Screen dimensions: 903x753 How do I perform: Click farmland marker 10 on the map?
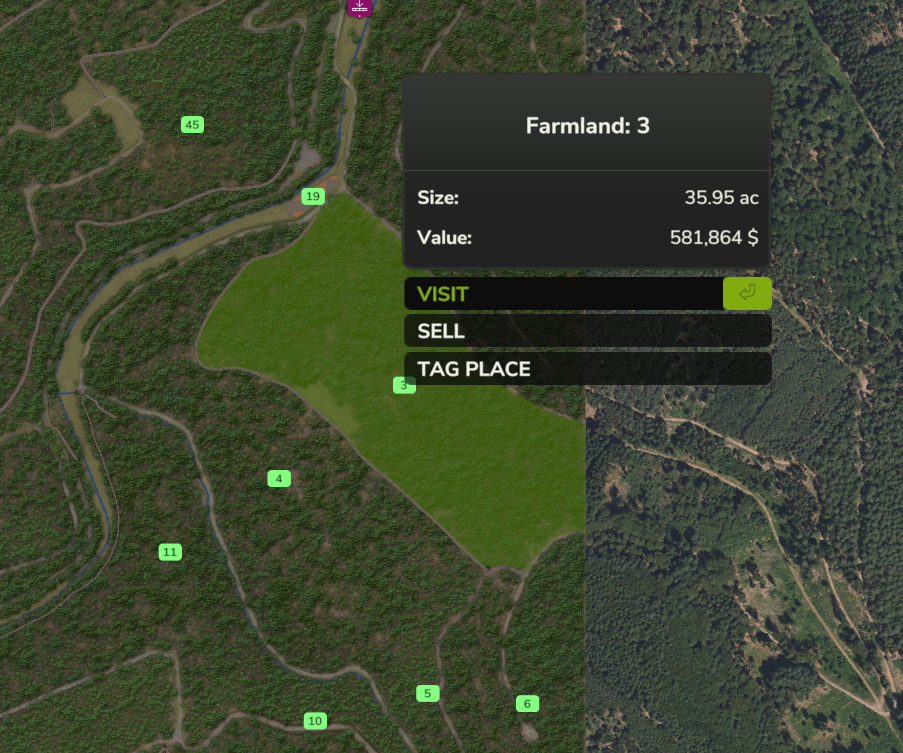tap(315, 721)
